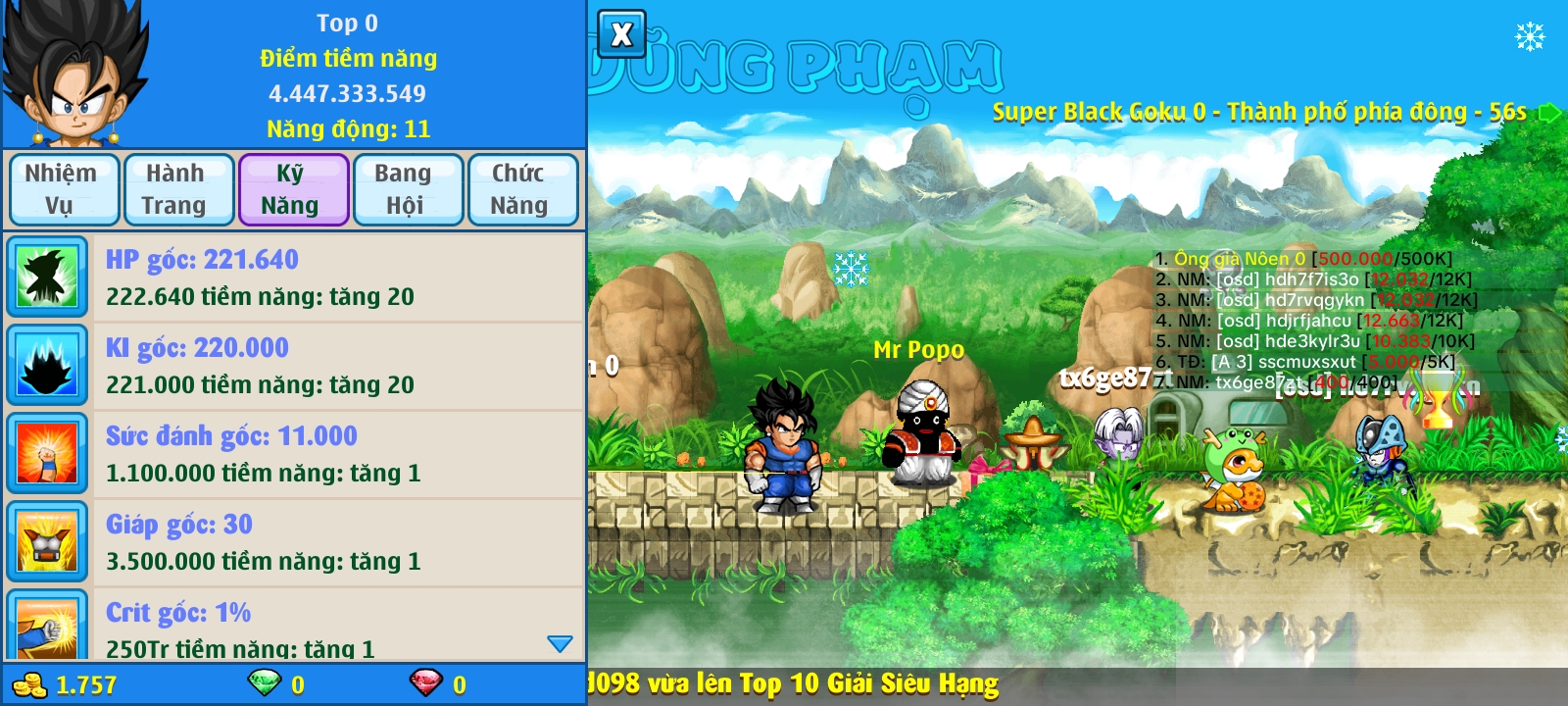The width and height of the screenshot is (1568, 706).
Task: Follow the green arrow beside Super Black Goku notice
Action: [x=1549, y=112]
